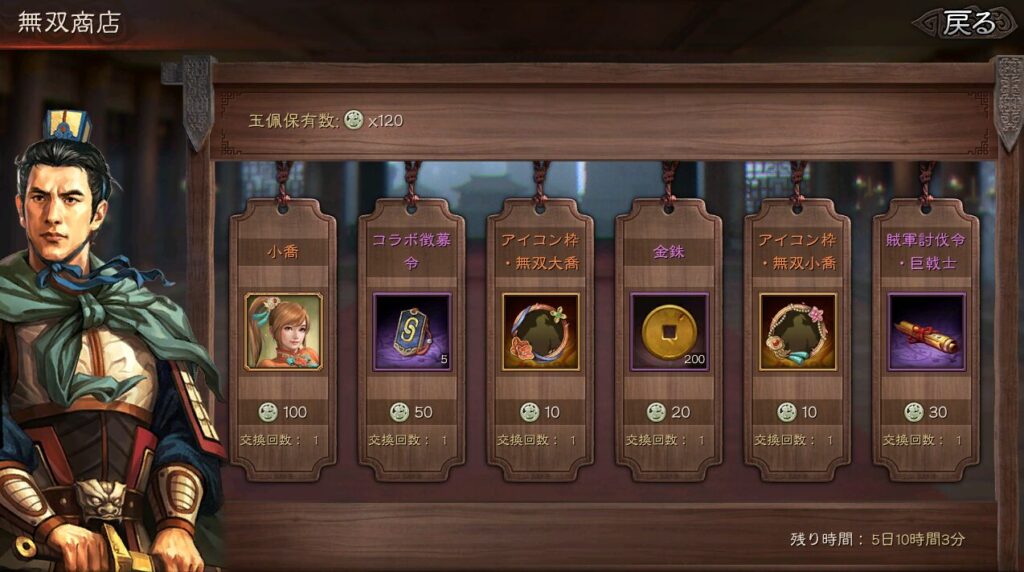Screen dimensions: 1024x572
Task: Choose the 賊軍討伐令・巨戟士 scroll item
Action: [x=925, y=332]
